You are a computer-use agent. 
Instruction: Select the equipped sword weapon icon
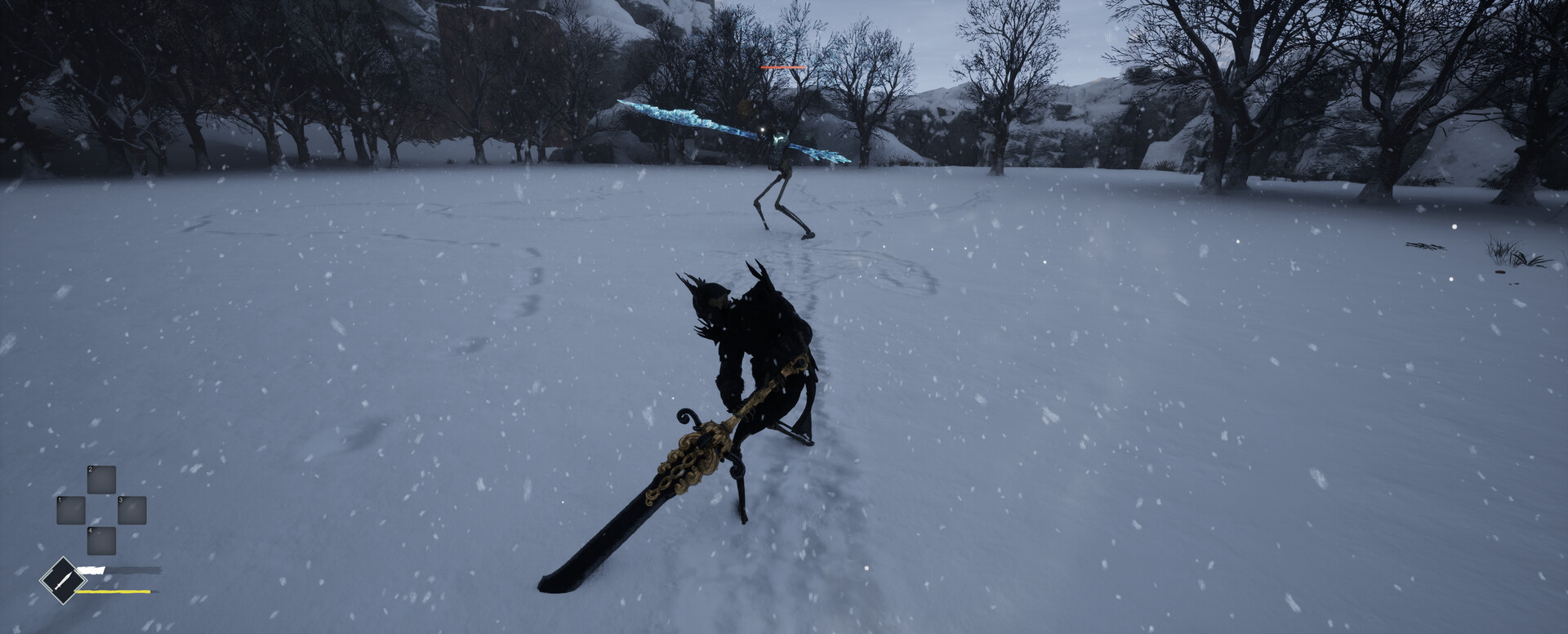pos(64,578)
